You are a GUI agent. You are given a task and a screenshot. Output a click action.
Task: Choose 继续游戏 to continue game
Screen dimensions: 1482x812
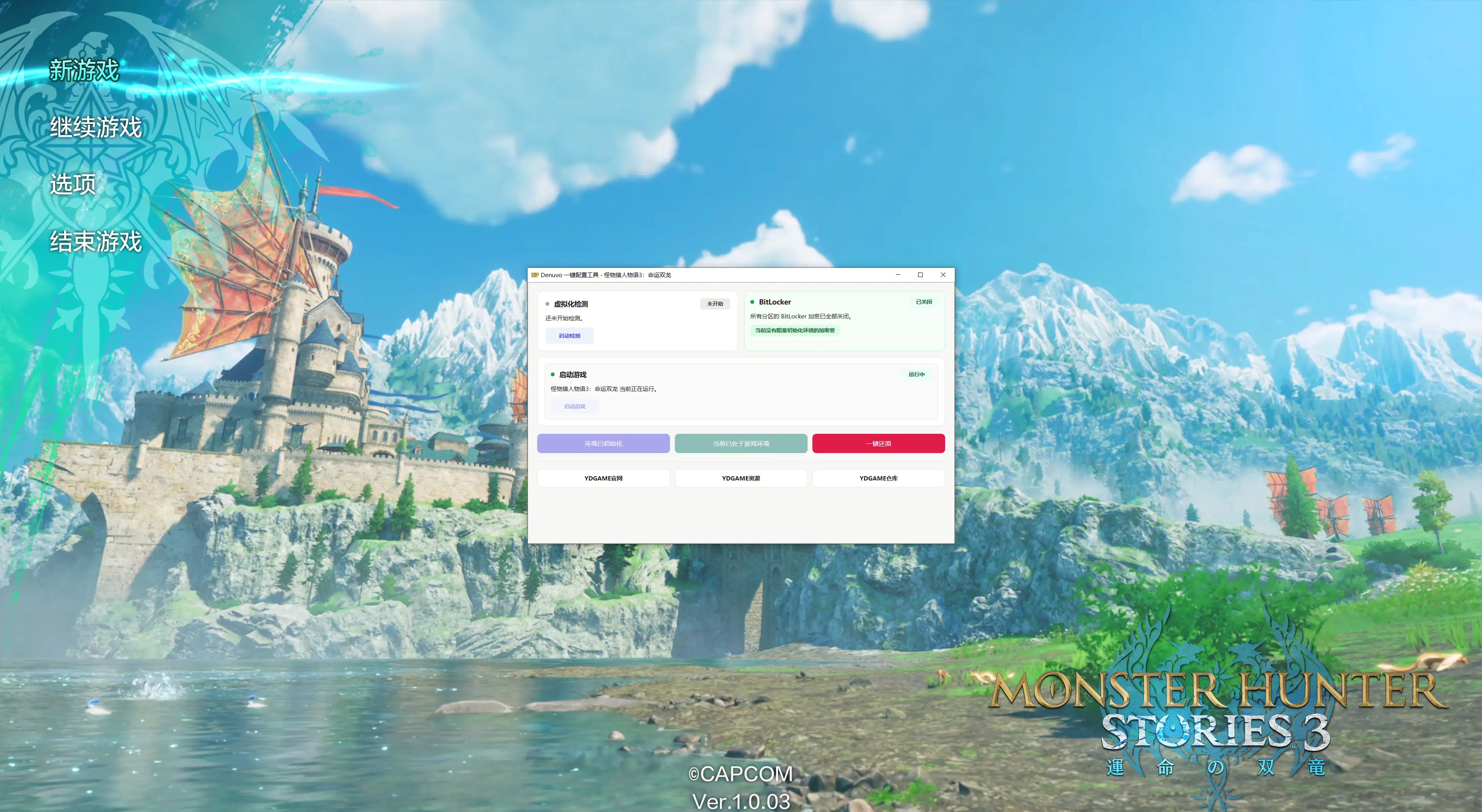click(95, 127)
